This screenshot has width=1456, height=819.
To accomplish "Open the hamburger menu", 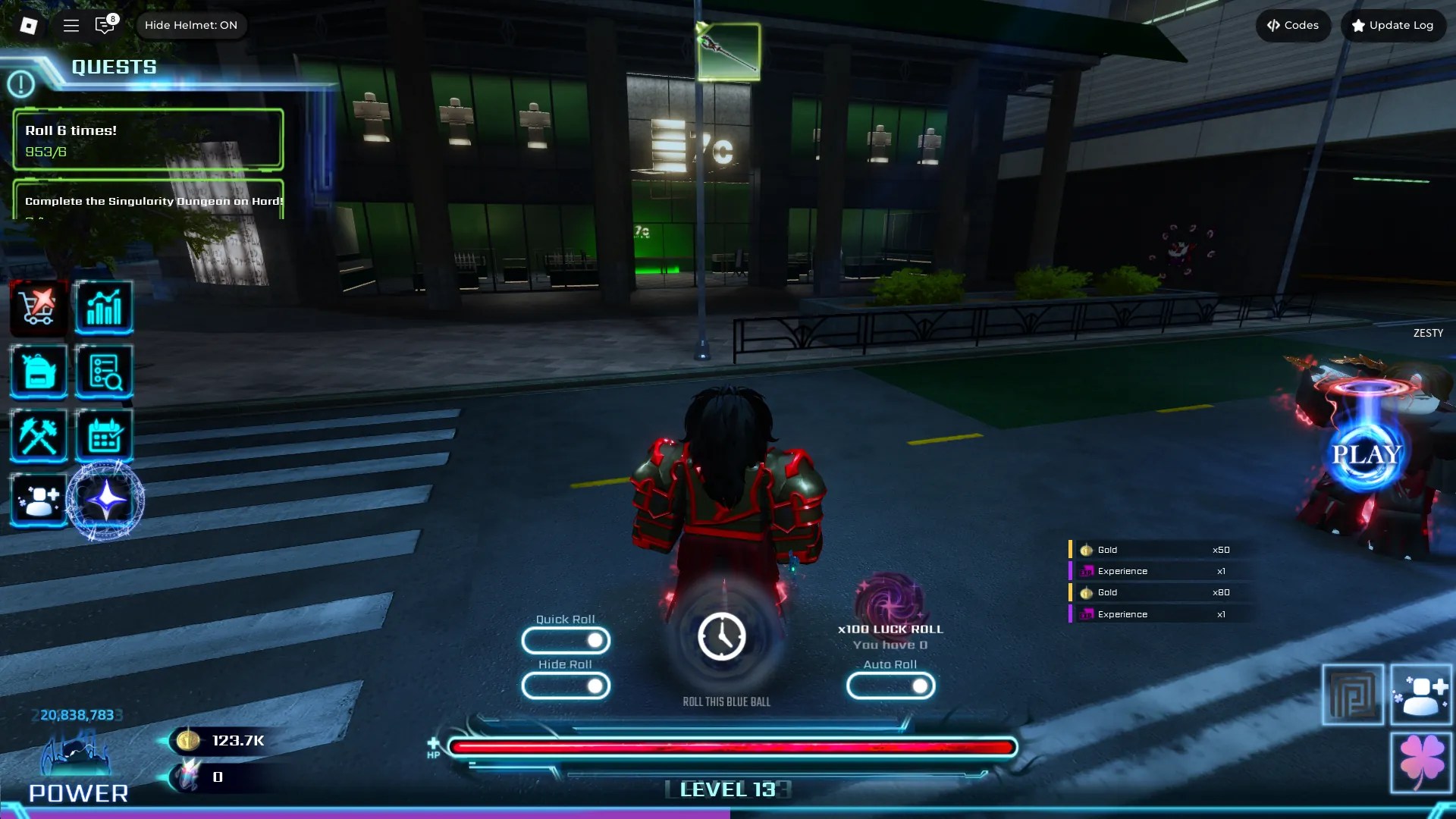I will pos(71,25).
